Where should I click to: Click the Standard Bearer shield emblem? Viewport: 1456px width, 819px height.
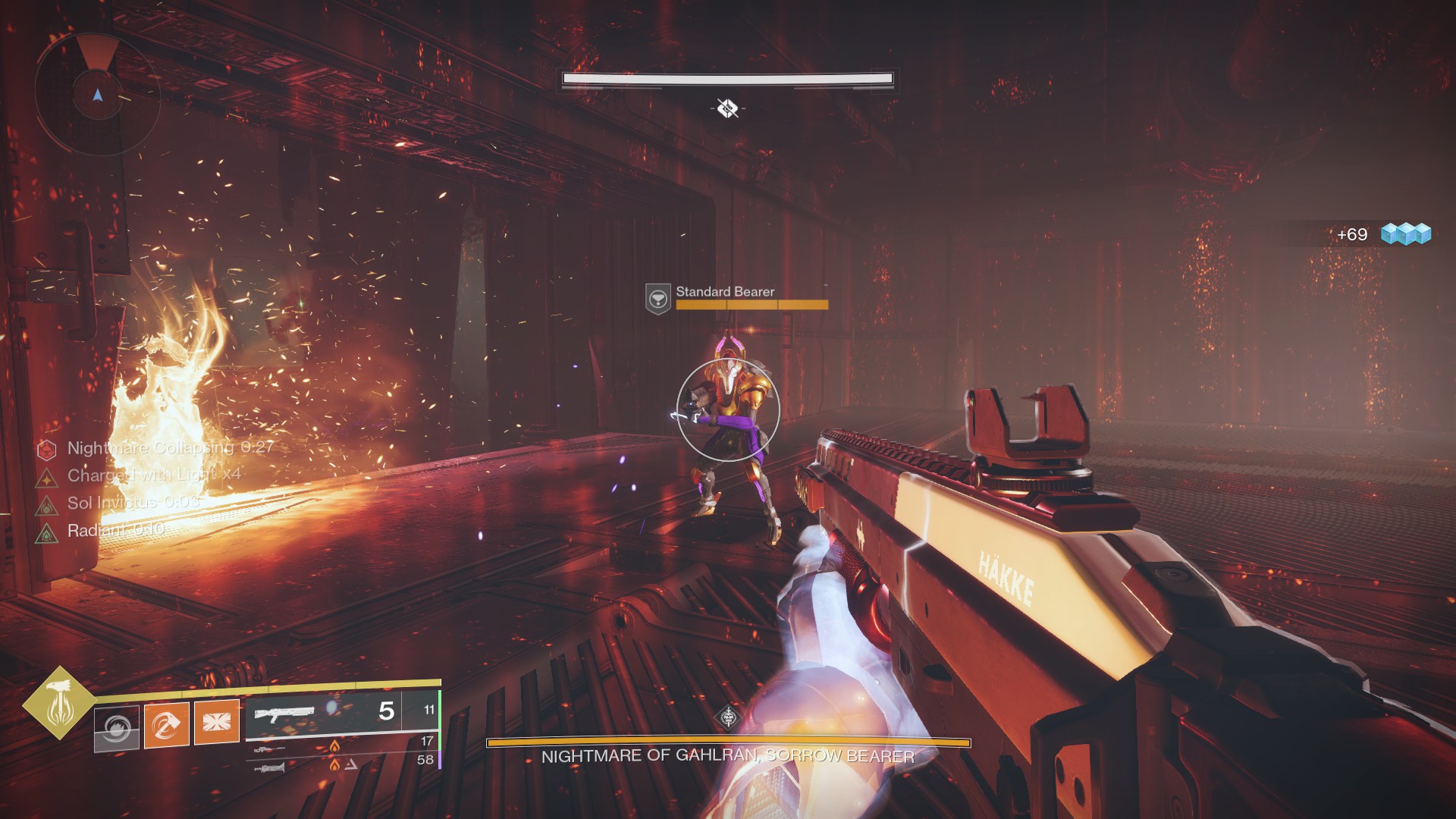tap(657, 298)
